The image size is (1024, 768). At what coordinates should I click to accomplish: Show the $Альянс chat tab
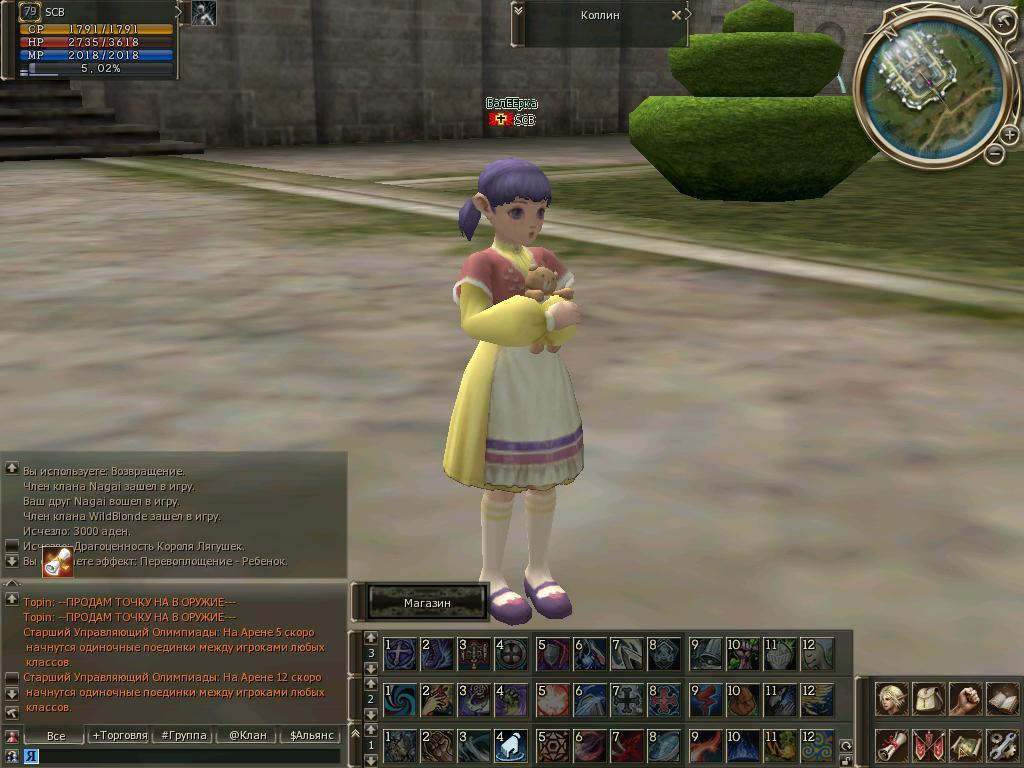(x=310, y=735)
